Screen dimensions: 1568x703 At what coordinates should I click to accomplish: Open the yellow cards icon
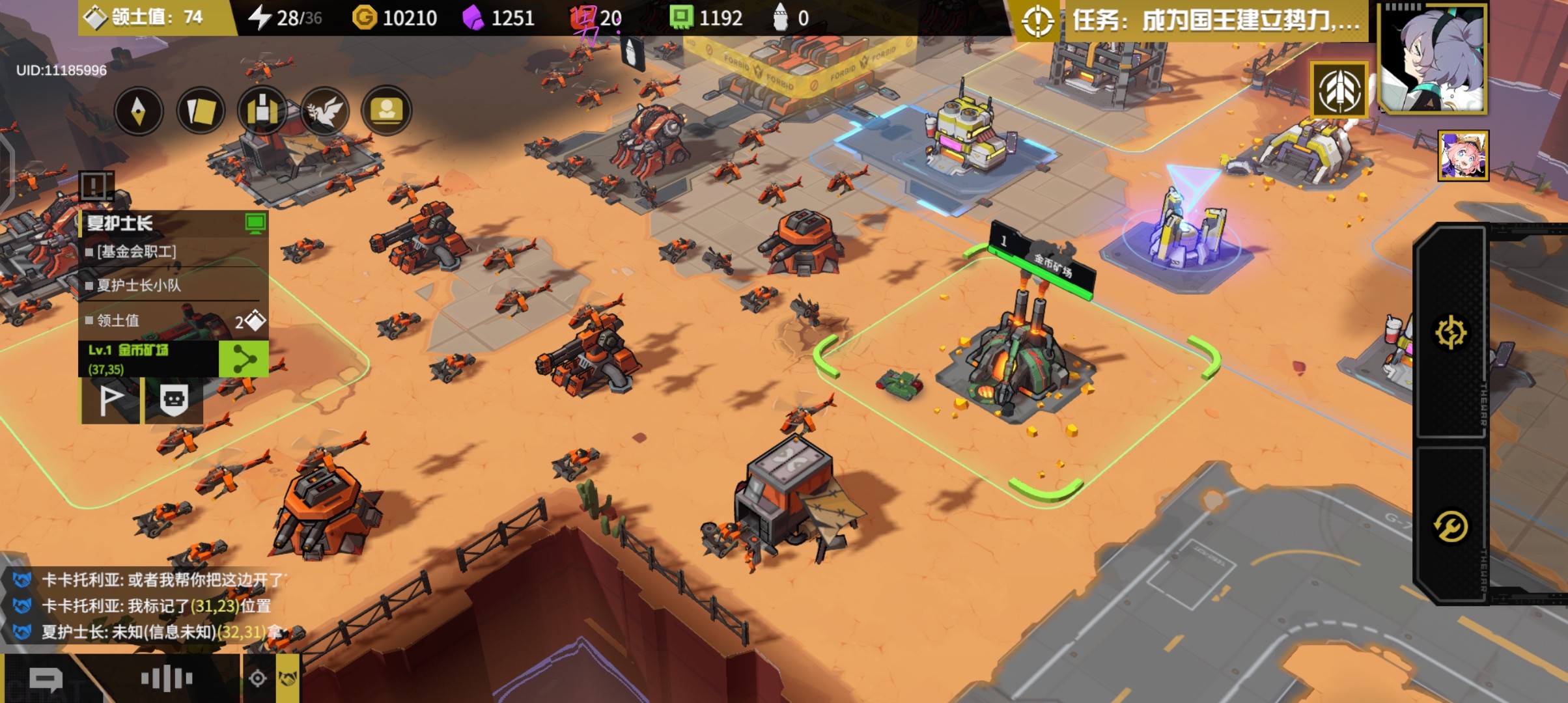(201, 111)
